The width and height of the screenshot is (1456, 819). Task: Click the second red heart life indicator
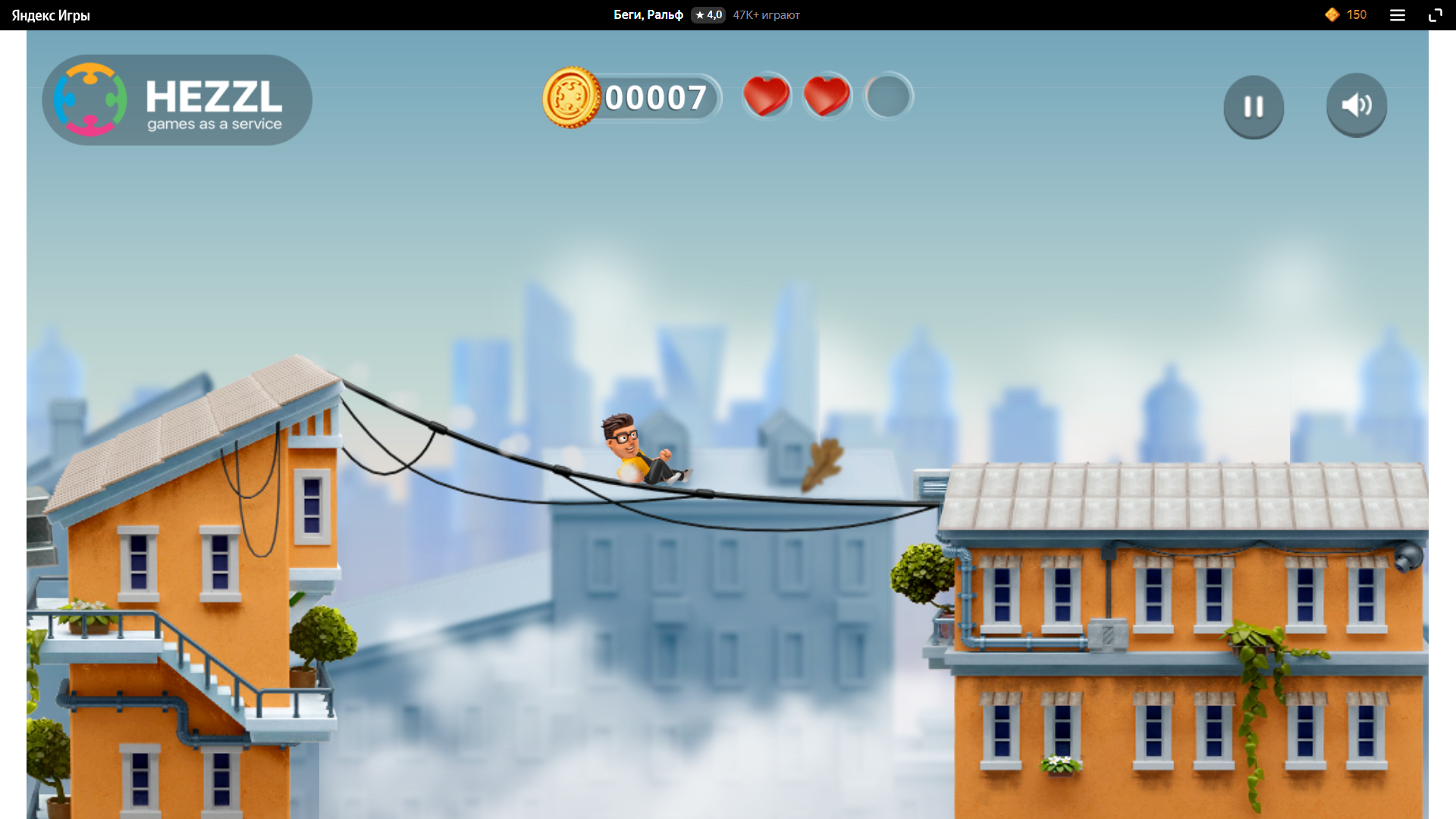point(827,96)
